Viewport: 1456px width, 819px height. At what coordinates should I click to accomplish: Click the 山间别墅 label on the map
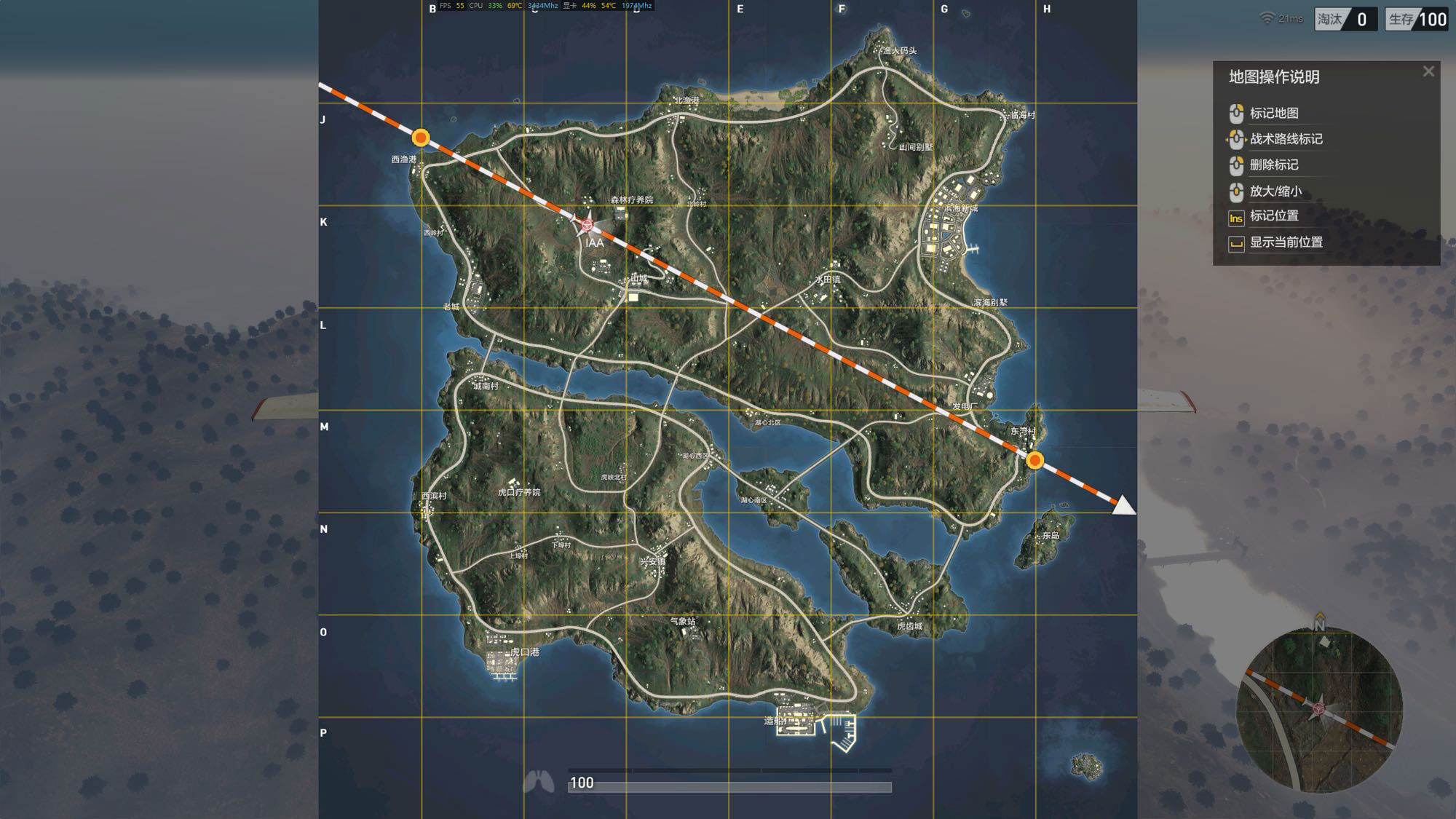coord(915,147)
